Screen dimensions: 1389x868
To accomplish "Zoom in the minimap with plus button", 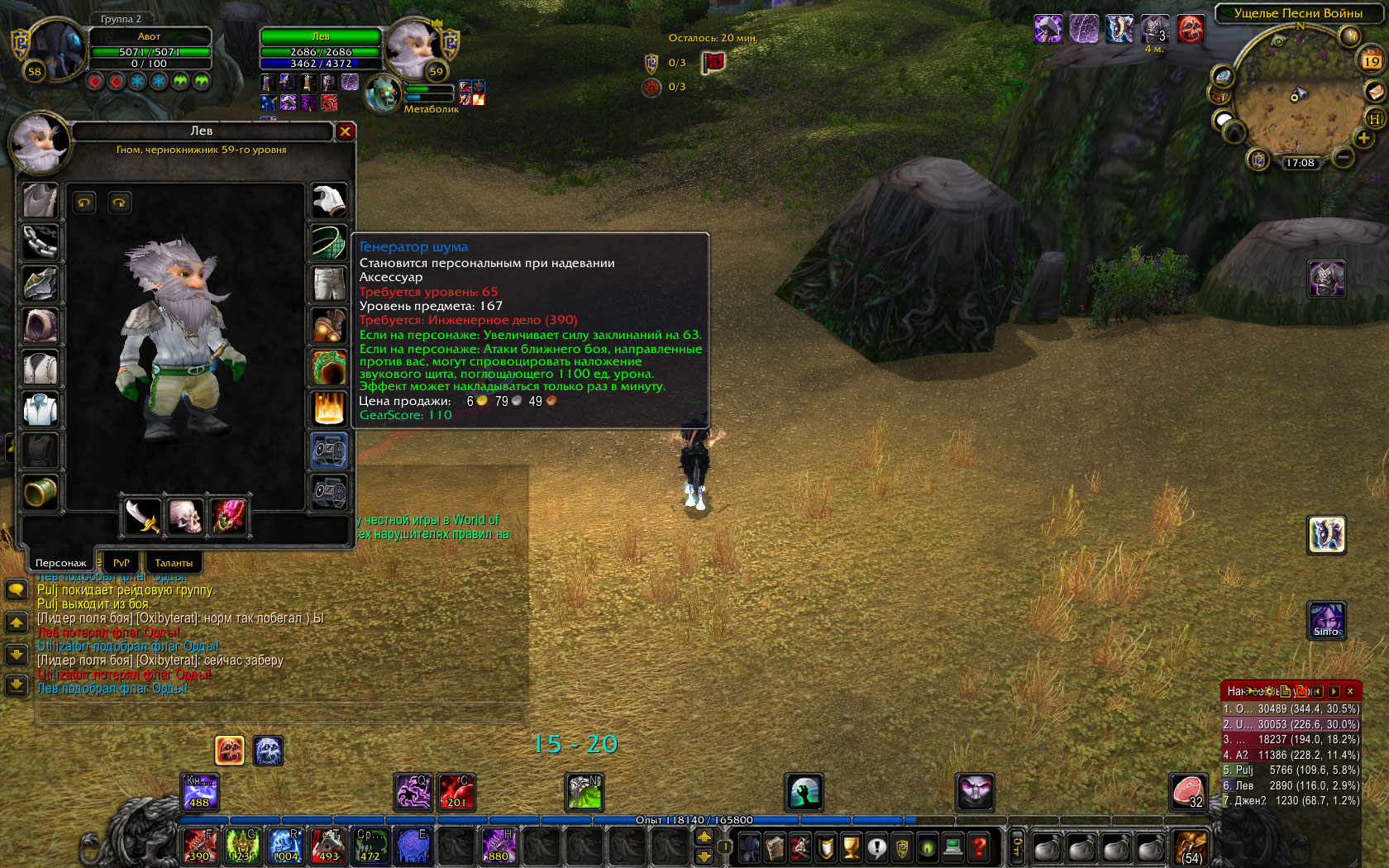I will [x=1363, y=138].
